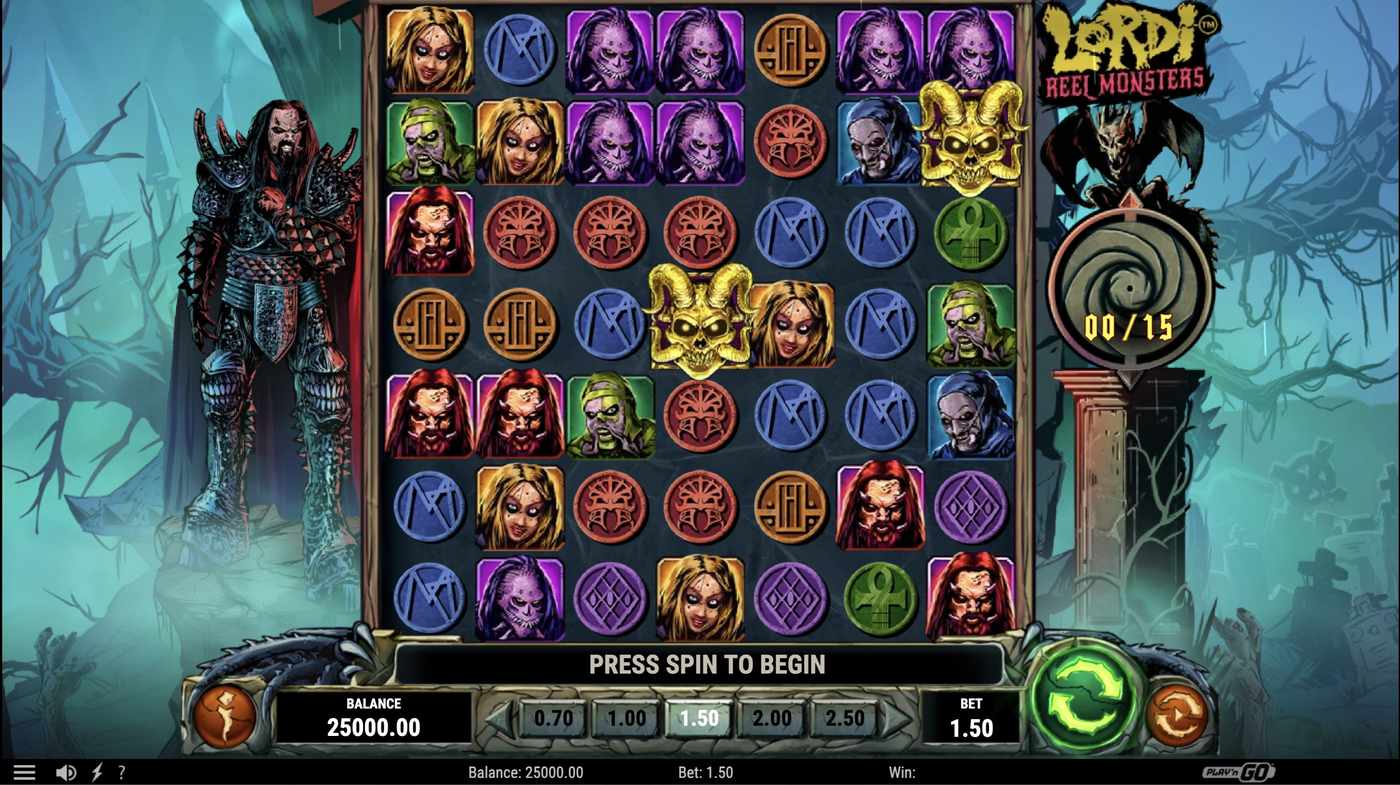Select the 0.70 bet option
The width and height of the screenshot is (1400, 785).
[x=552, y=717]
